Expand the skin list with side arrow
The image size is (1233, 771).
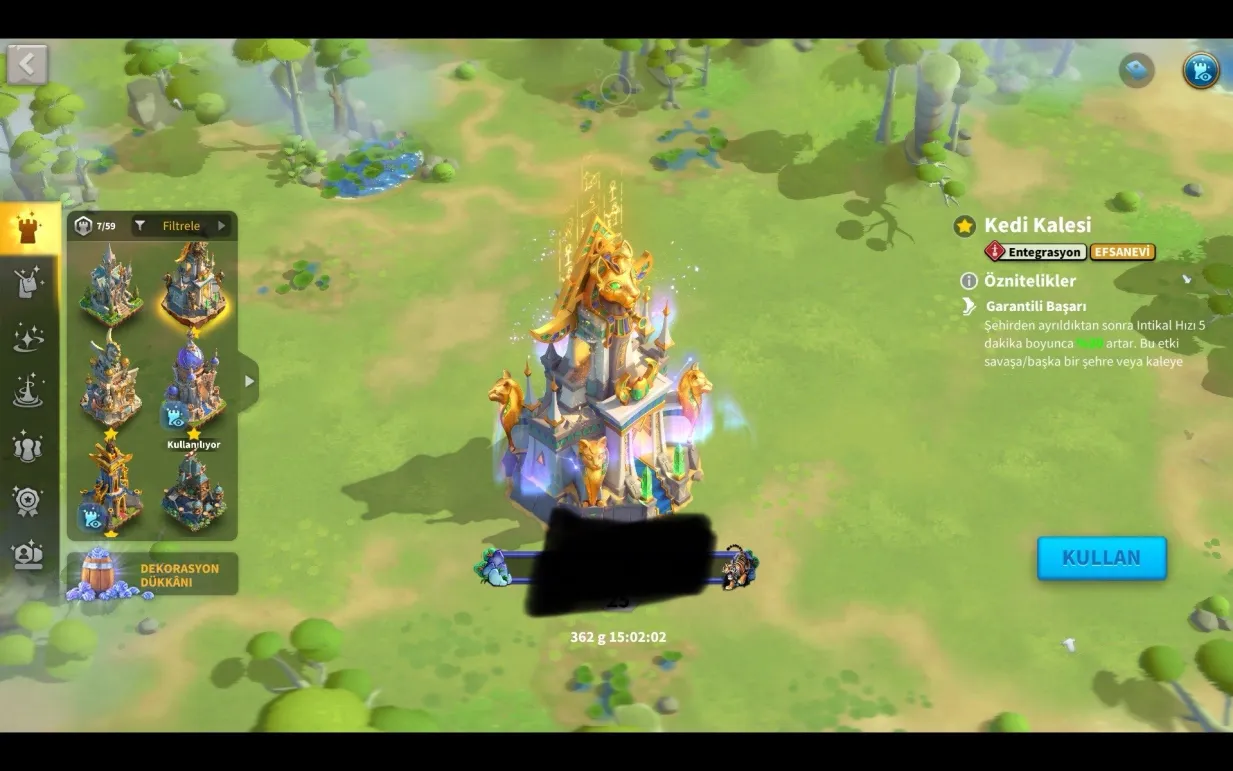249,381
